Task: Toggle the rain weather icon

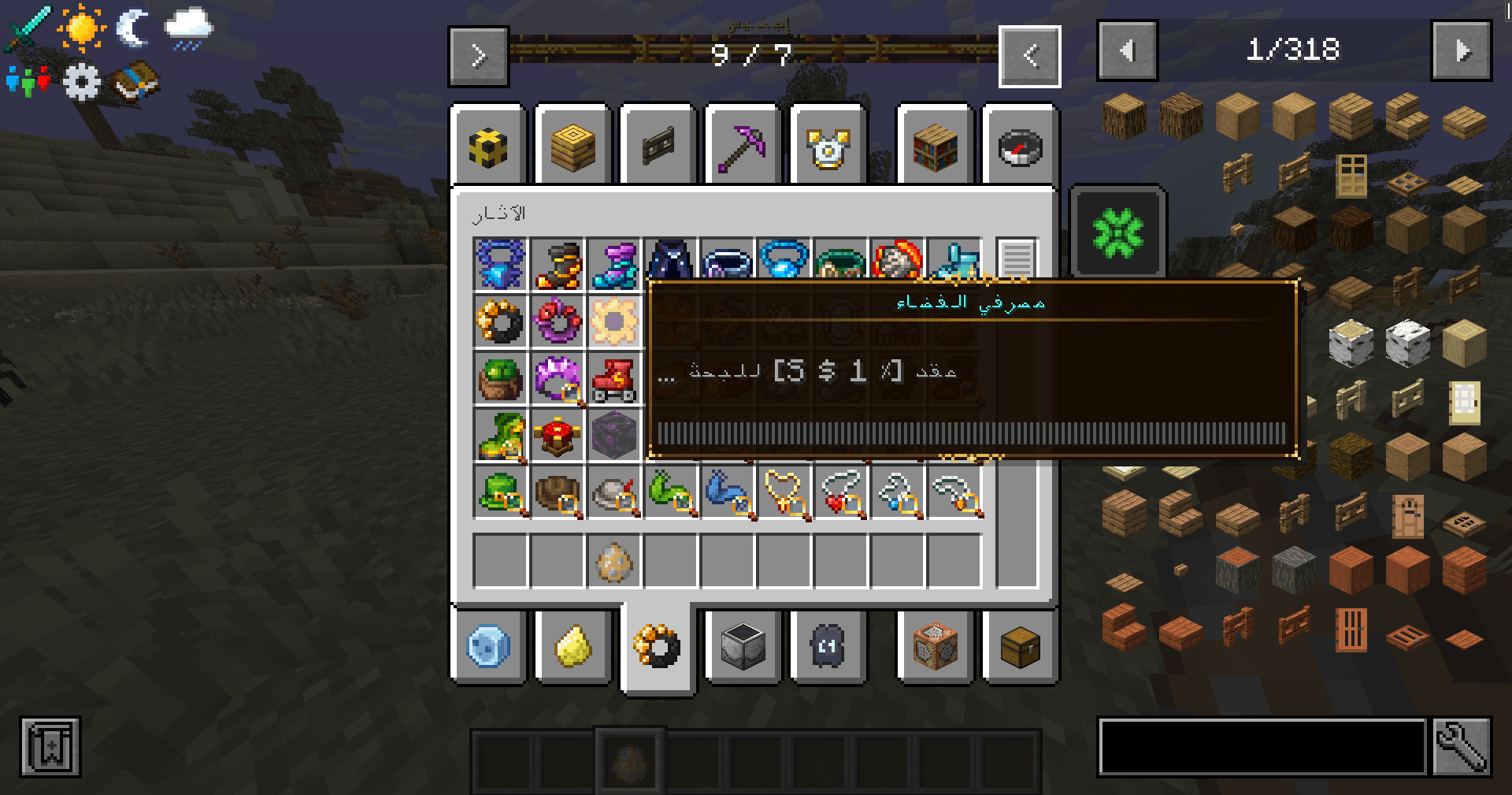Action: click(x=188, y=29)
